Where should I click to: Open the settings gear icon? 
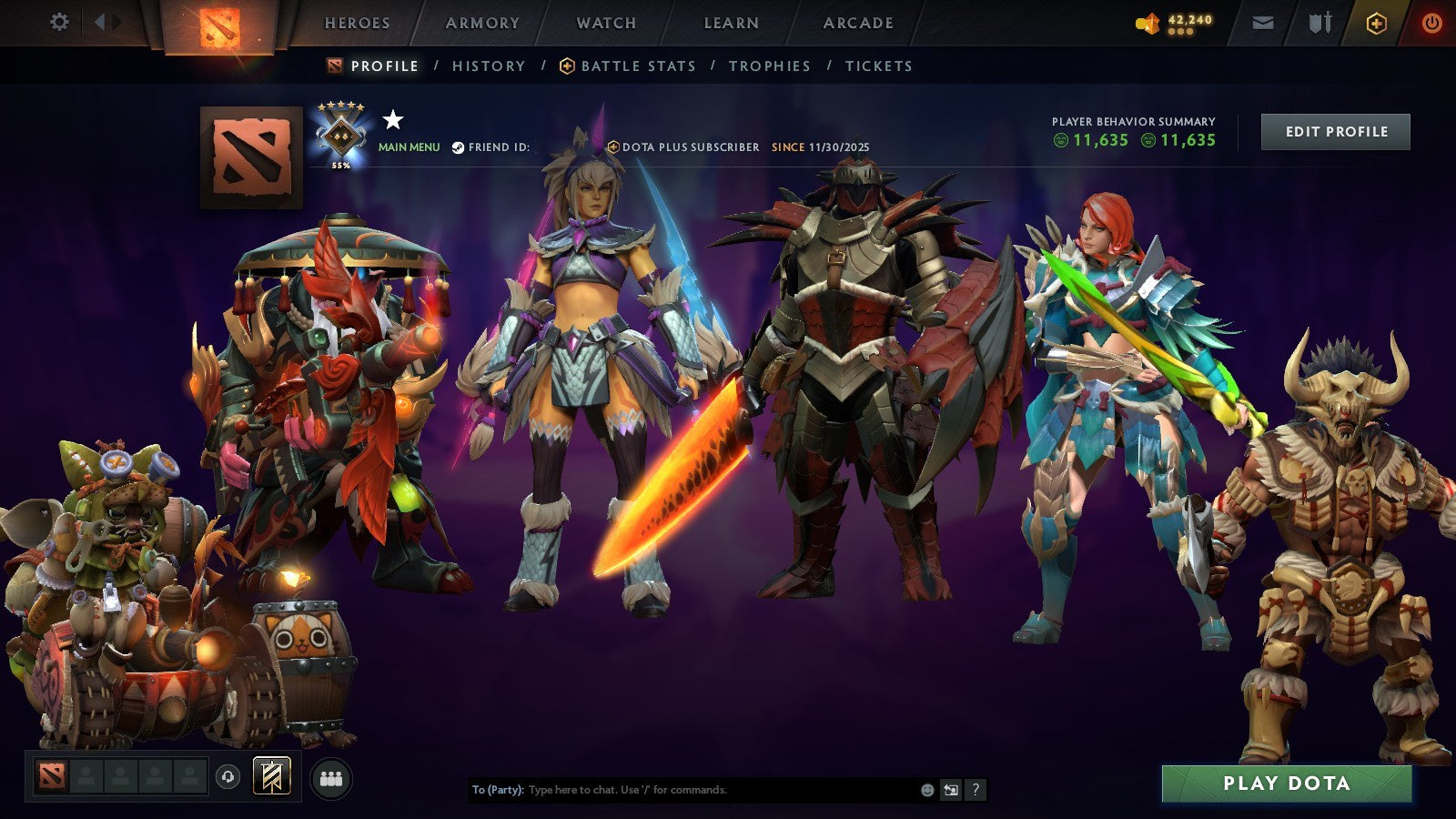click(60, 20)
